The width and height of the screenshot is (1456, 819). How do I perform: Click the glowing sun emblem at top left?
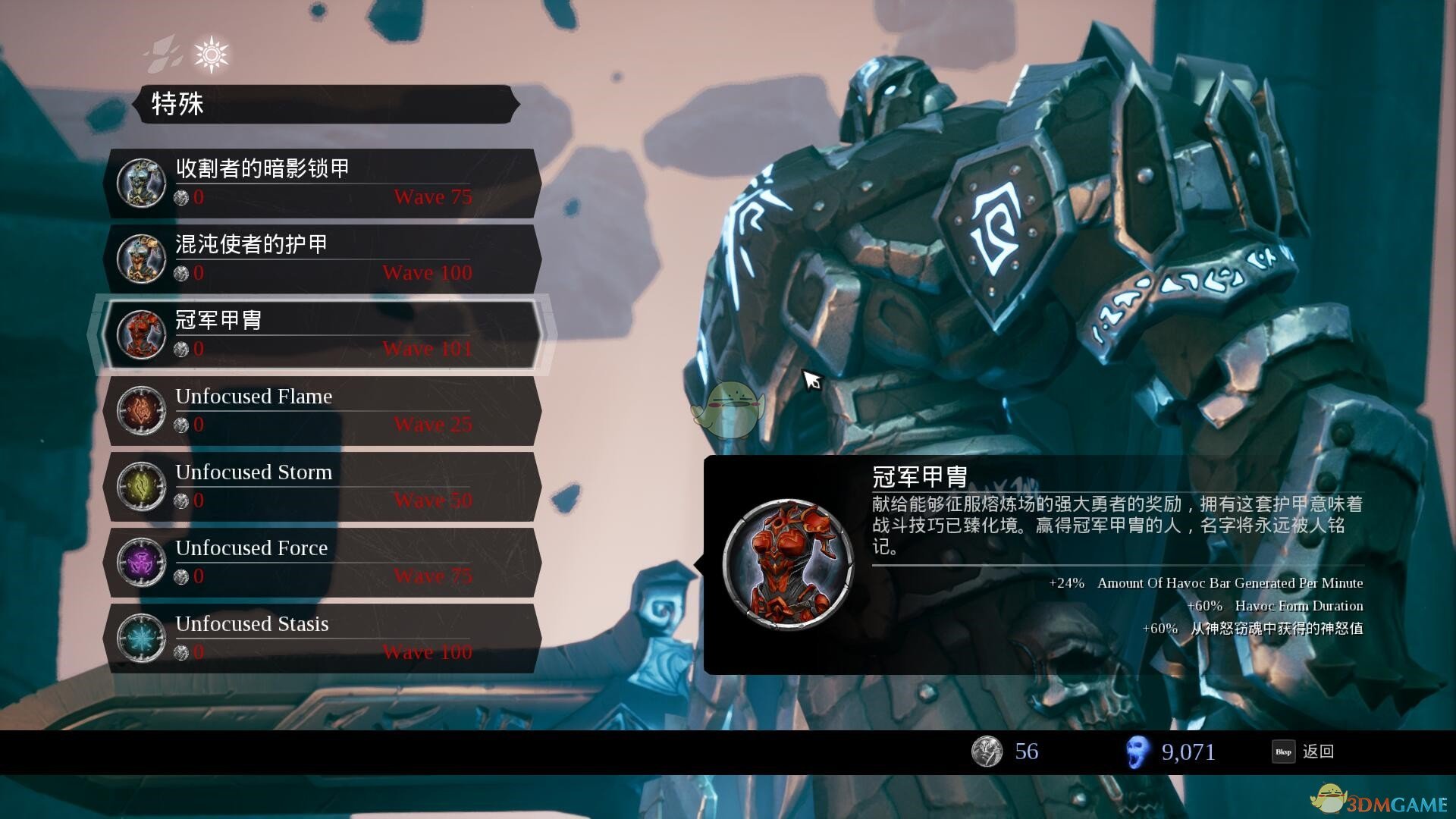pos(211,52)
